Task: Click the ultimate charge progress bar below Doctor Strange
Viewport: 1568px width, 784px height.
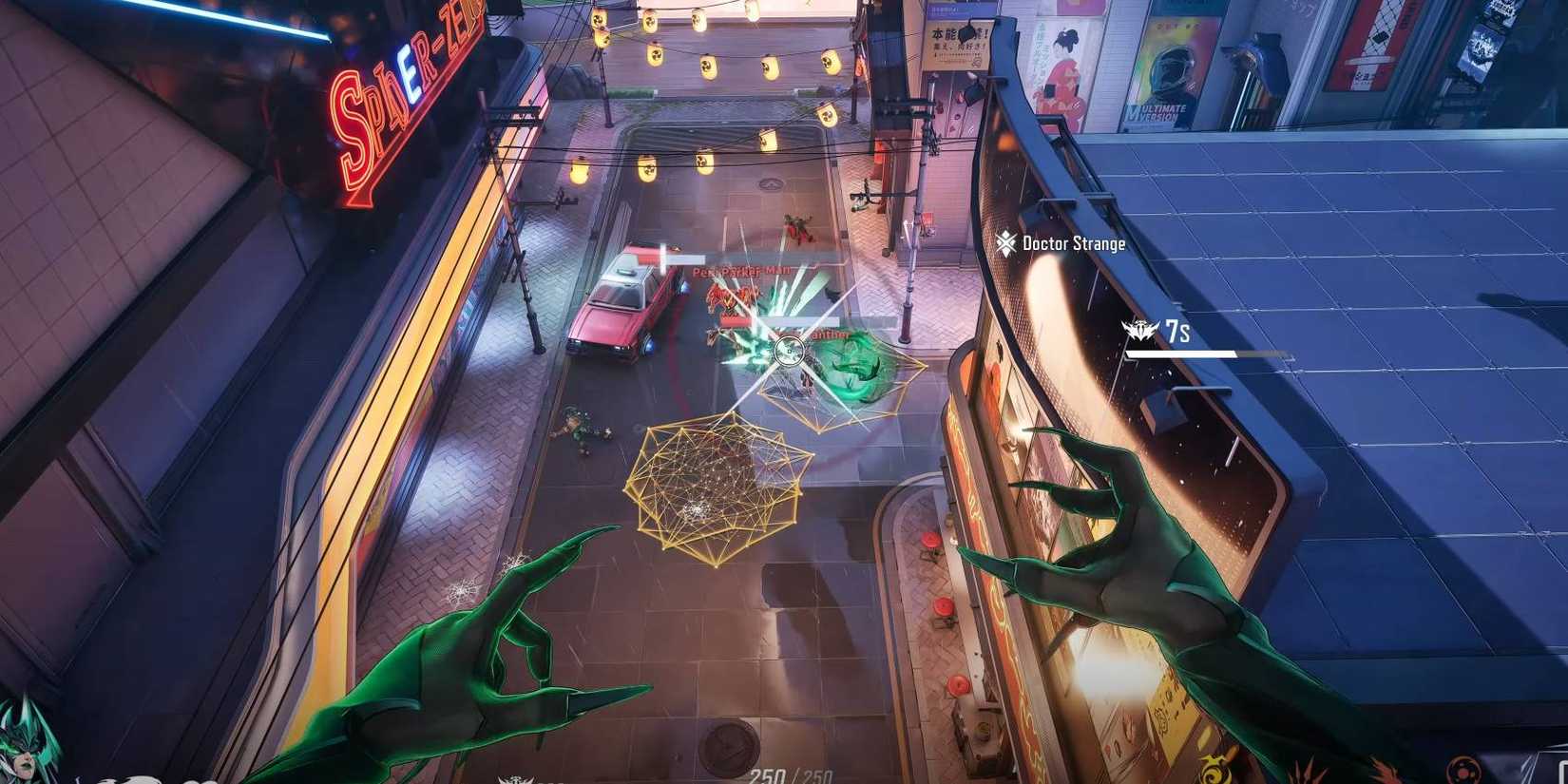Action: pos(1183,354)
